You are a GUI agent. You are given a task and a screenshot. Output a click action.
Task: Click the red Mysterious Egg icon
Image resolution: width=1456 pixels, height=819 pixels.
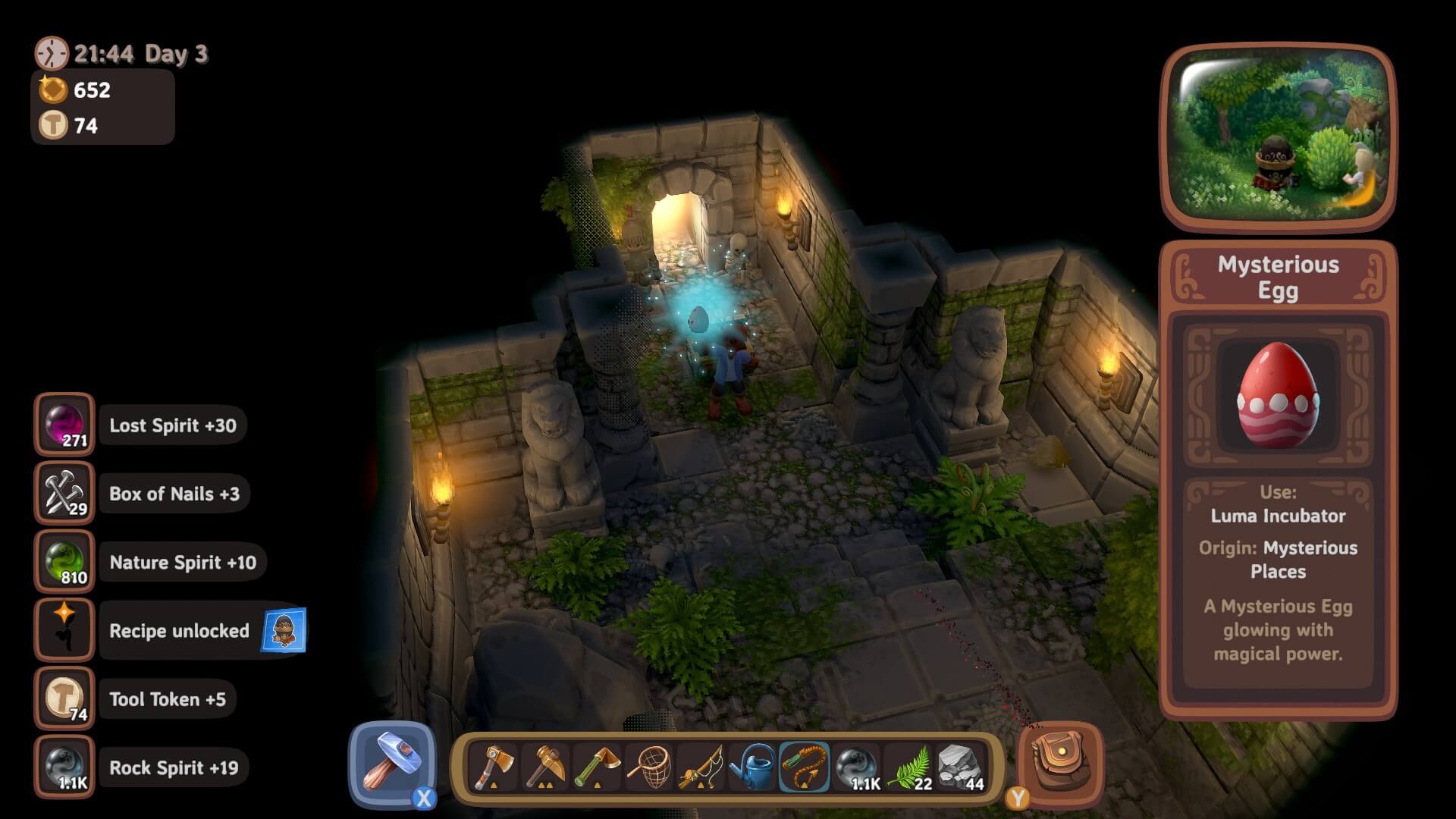click(1278, 395)
